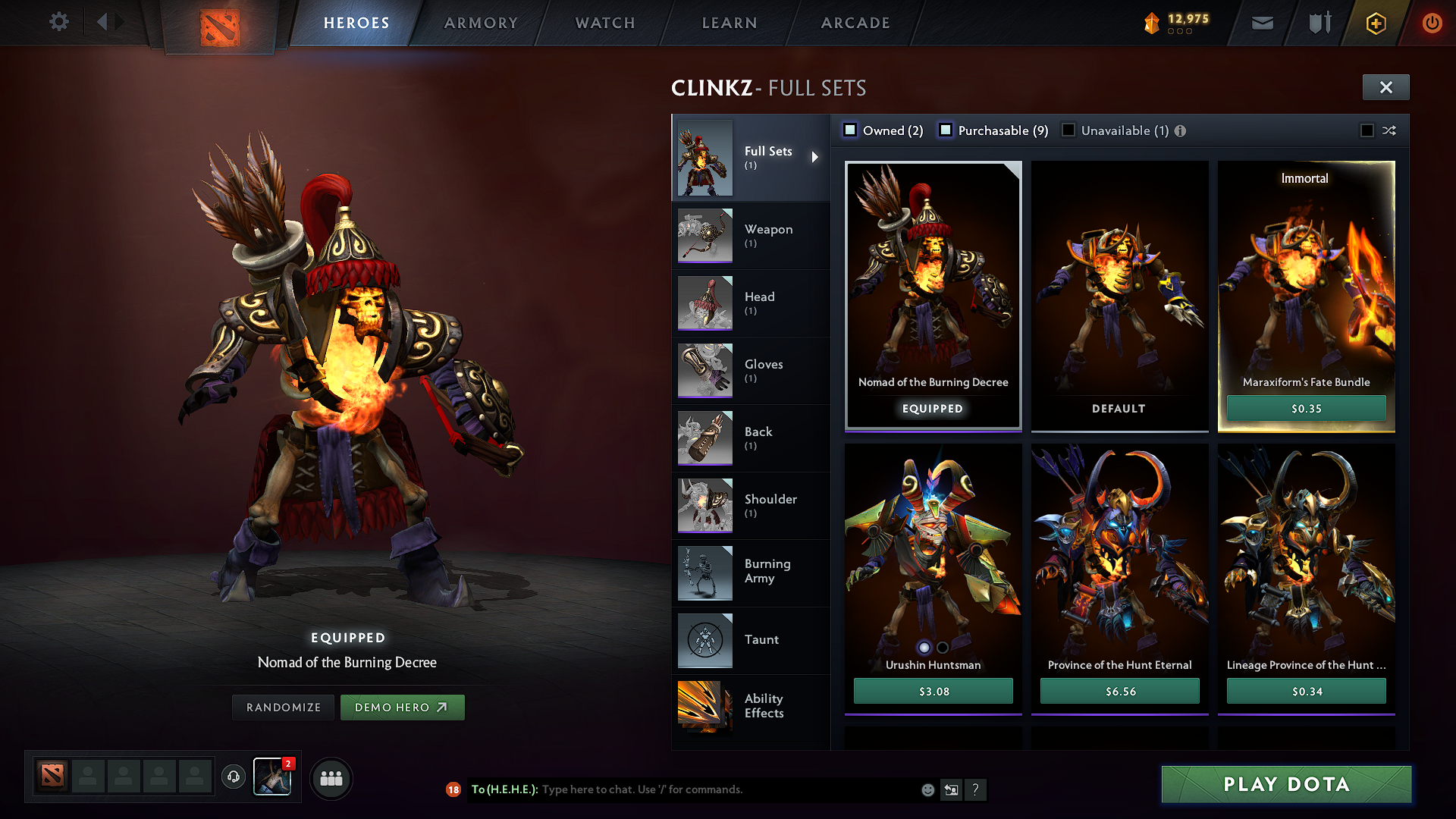The height and width of the screenshot is (819, 1456).
Task: Enable the Purchasable filter checkbox
Action: [946, 130]
